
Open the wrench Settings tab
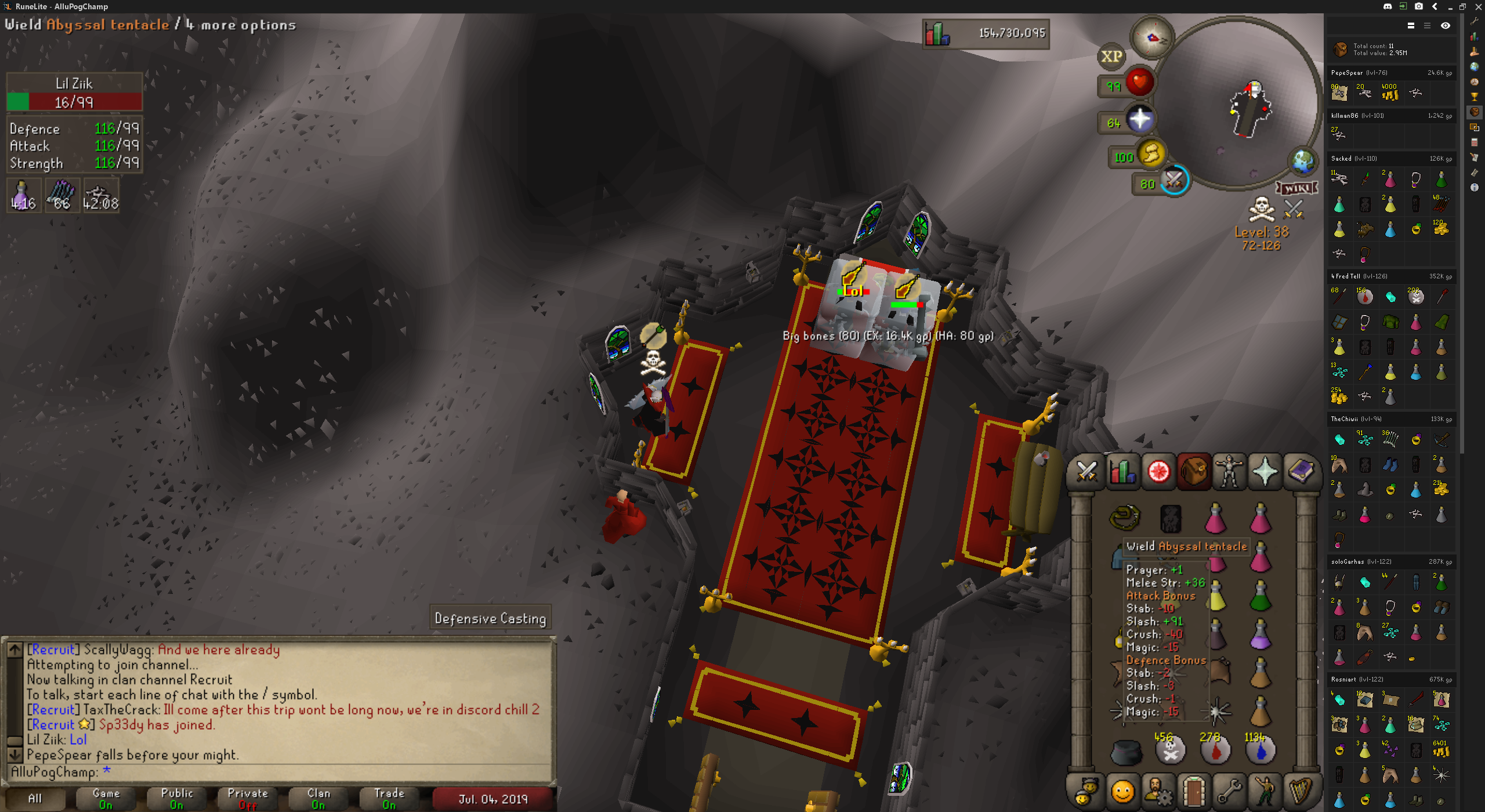click(x=1229, y=791)
